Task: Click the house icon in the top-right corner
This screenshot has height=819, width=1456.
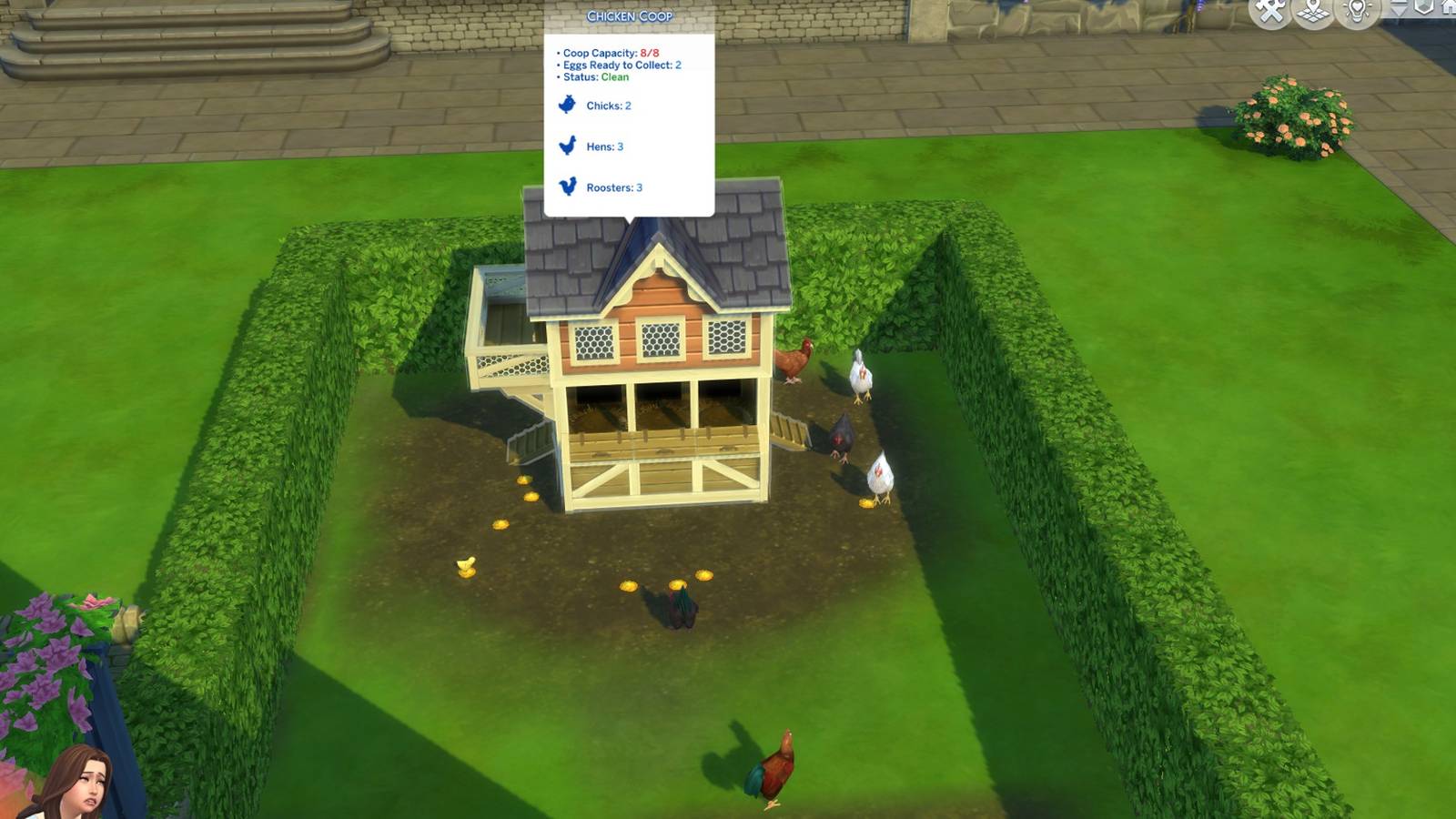Action: [1450, 9]
